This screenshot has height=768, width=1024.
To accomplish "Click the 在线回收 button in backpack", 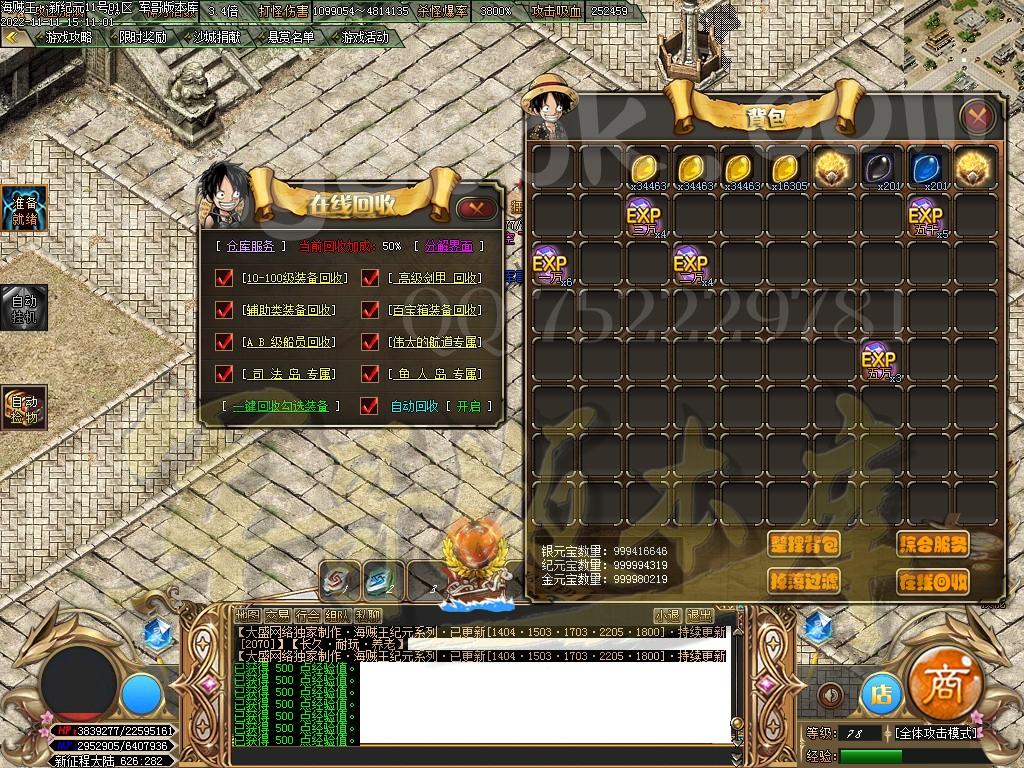I will [932, 581].
